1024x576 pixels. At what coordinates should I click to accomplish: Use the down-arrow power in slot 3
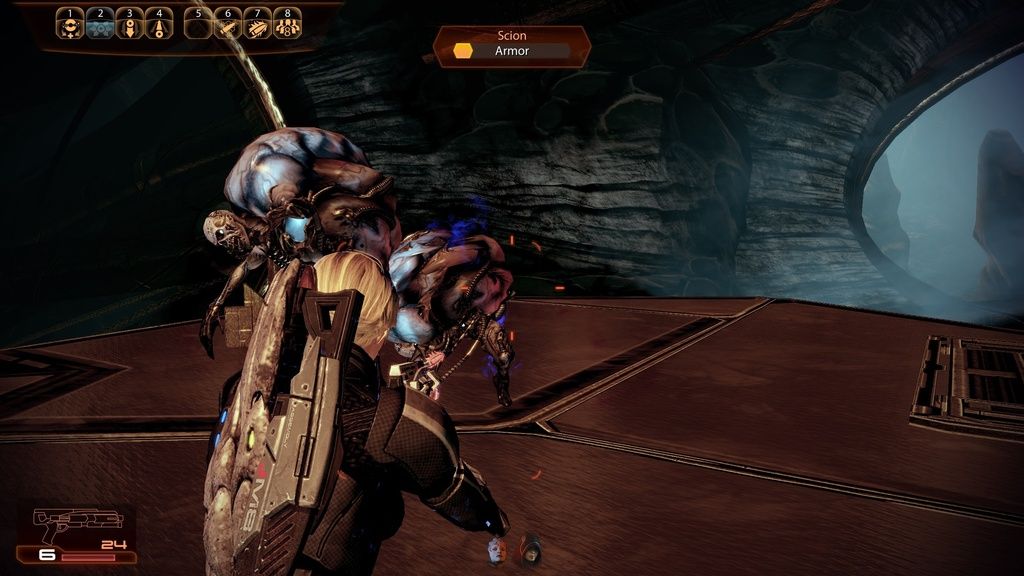(x=129, y=25)
